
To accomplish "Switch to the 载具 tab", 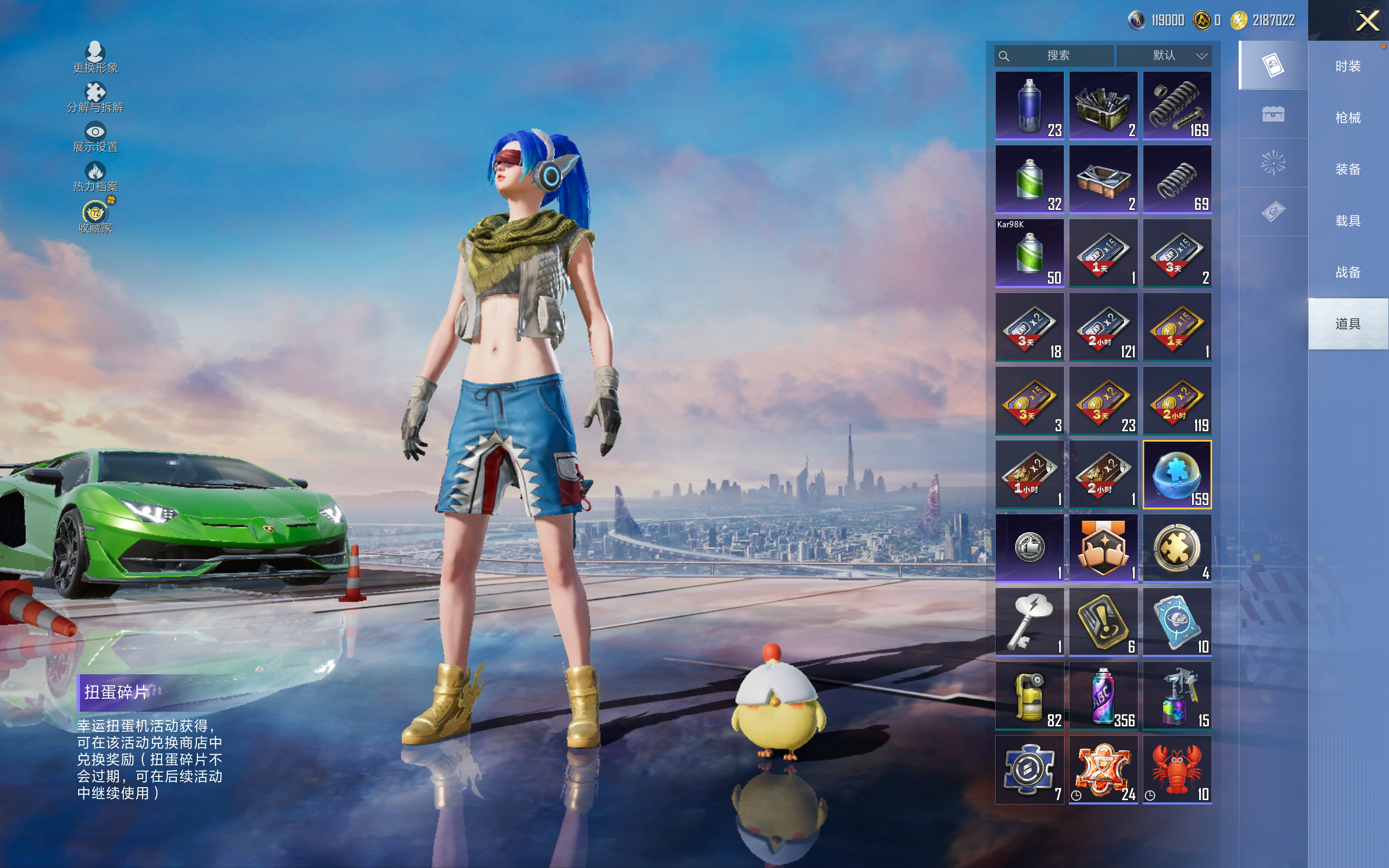I will (1348, 221).
